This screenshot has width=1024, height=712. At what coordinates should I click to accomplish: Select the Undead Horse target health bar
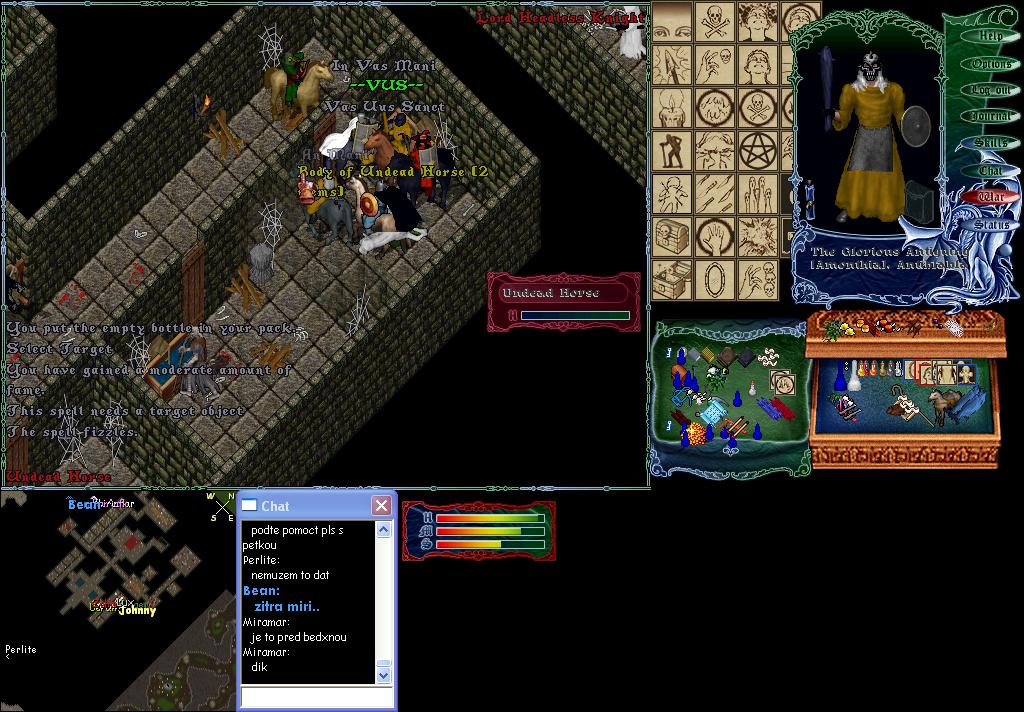click(565, 302)
